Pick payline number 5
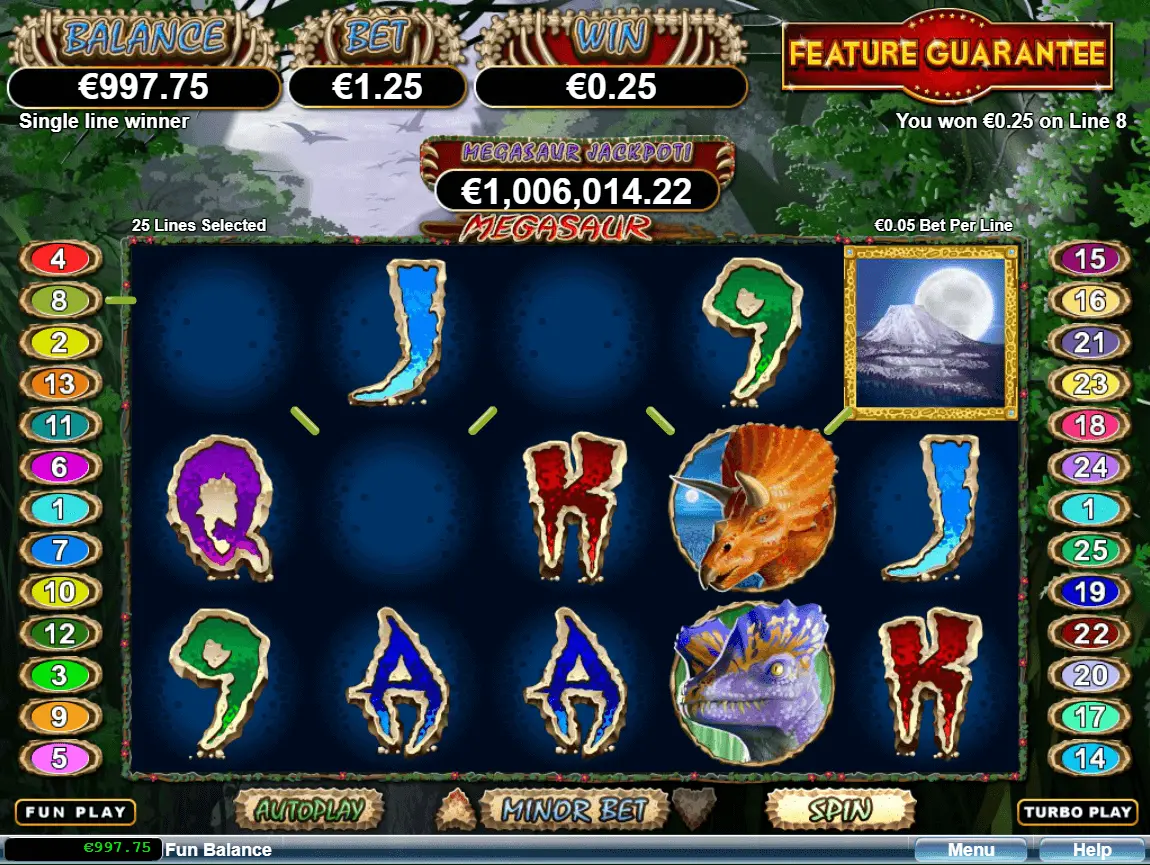Screen dimensions: 1150x865 tap(59, 757)
